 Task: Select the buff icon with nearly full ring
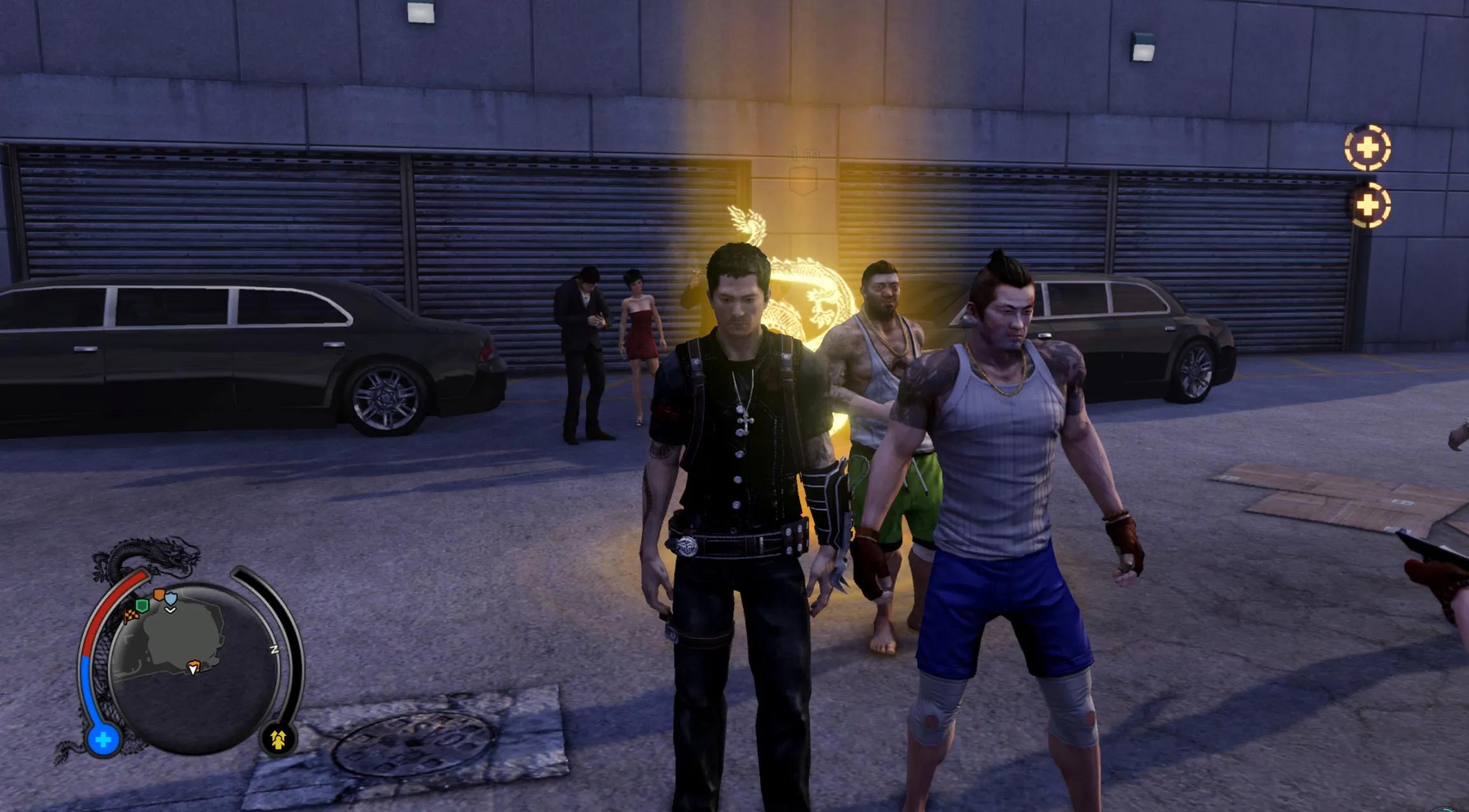[1367, 148]
